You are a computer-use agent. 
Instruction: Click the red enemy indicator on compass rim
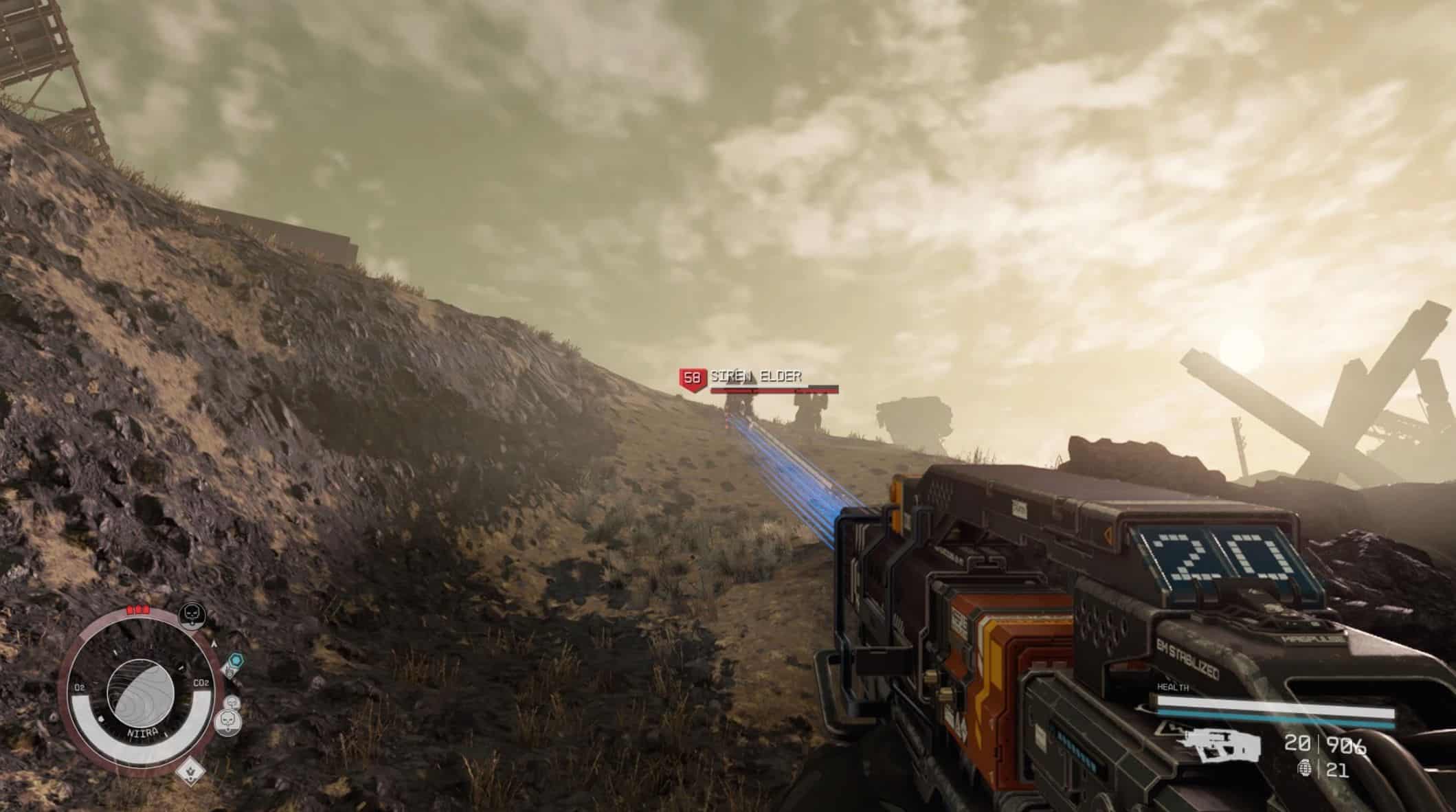coord(137,609)
